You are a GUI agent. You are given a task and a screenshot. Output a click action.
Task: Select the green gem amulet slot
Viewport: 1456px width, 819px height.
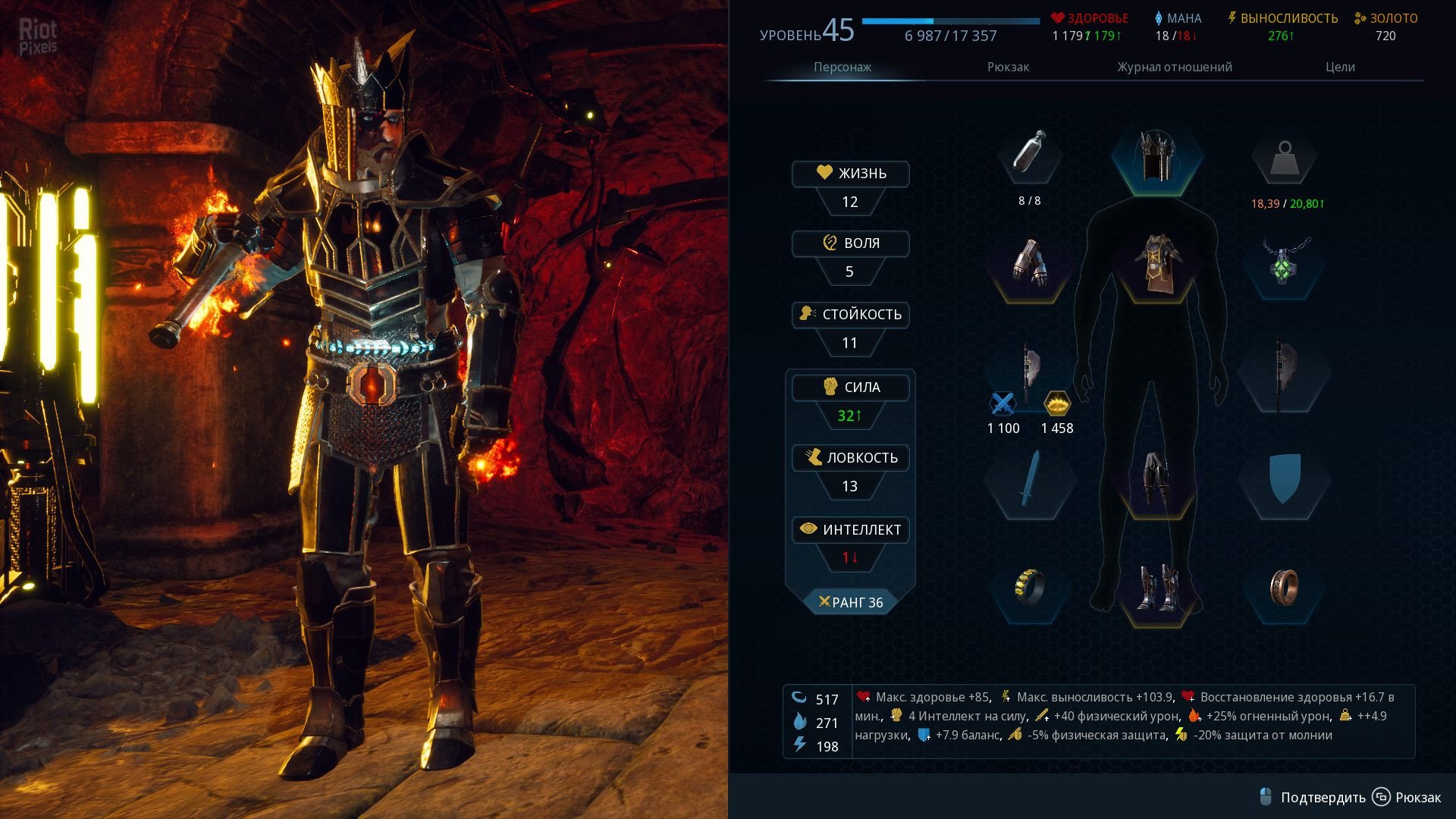(1283, 263)
